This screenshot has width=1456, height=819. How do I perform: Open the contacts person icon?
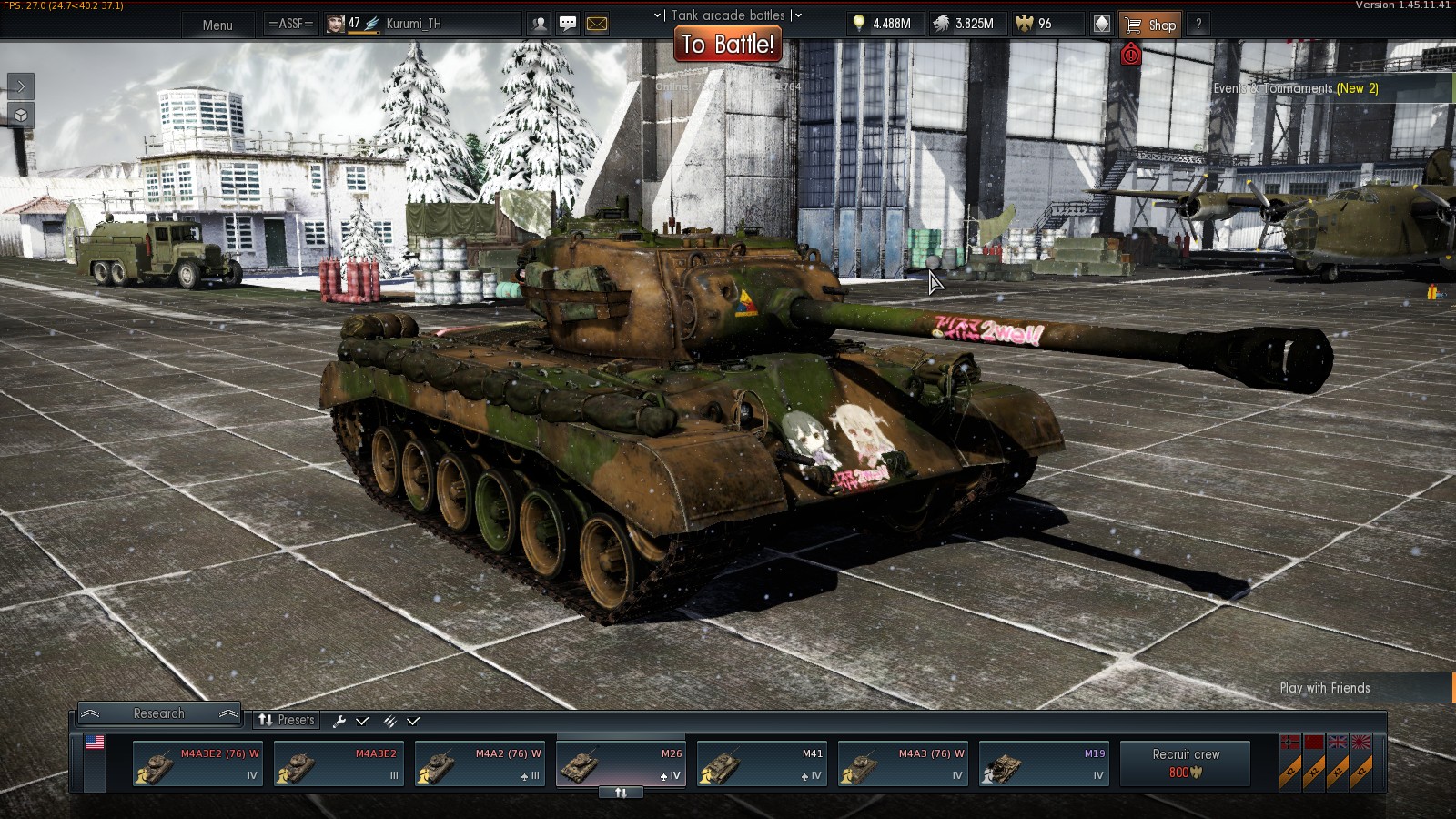point(540,24)
